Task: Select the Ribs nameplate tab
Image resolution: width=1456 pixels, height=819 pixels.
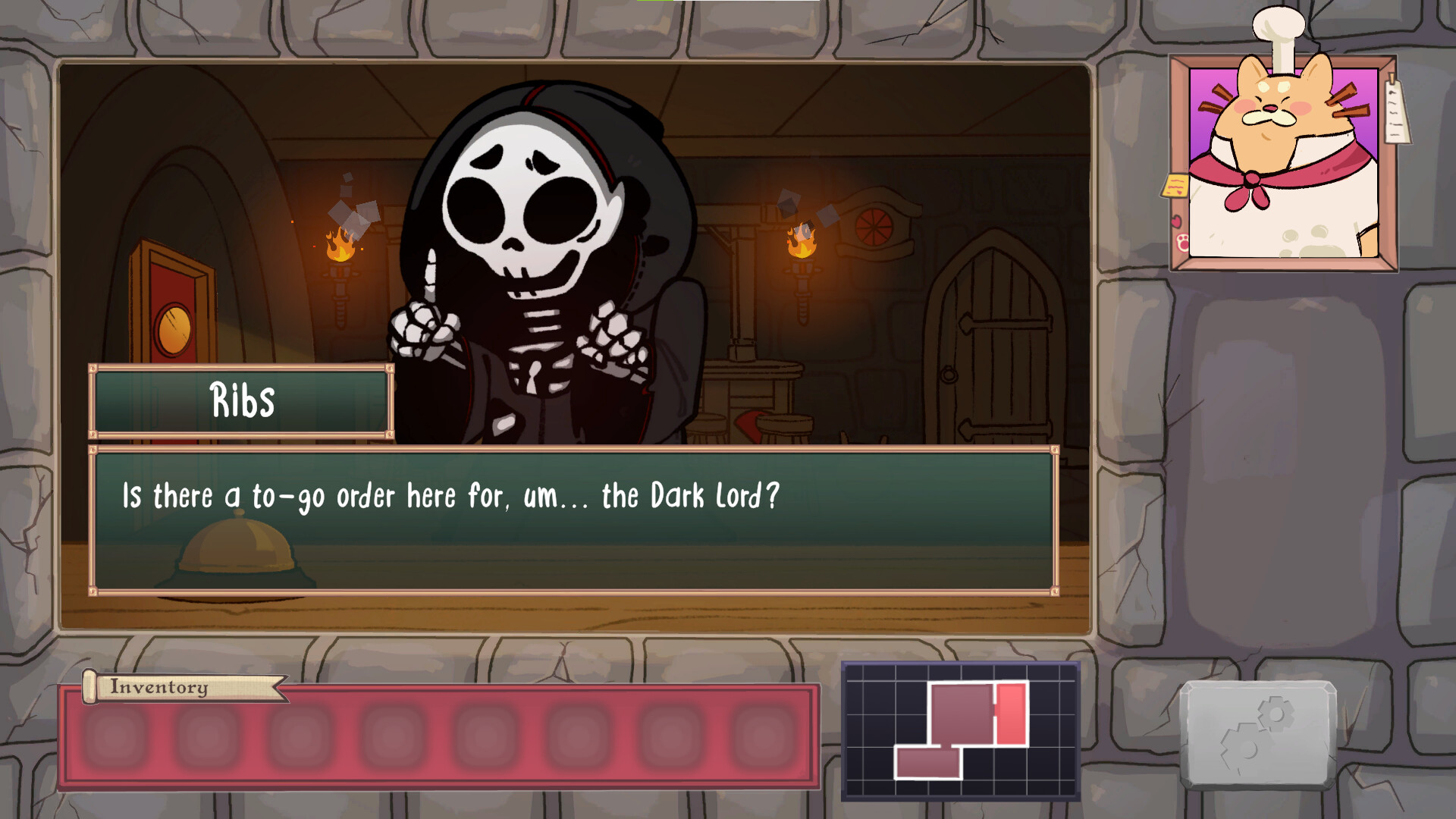Action: [x=241, y=402]
